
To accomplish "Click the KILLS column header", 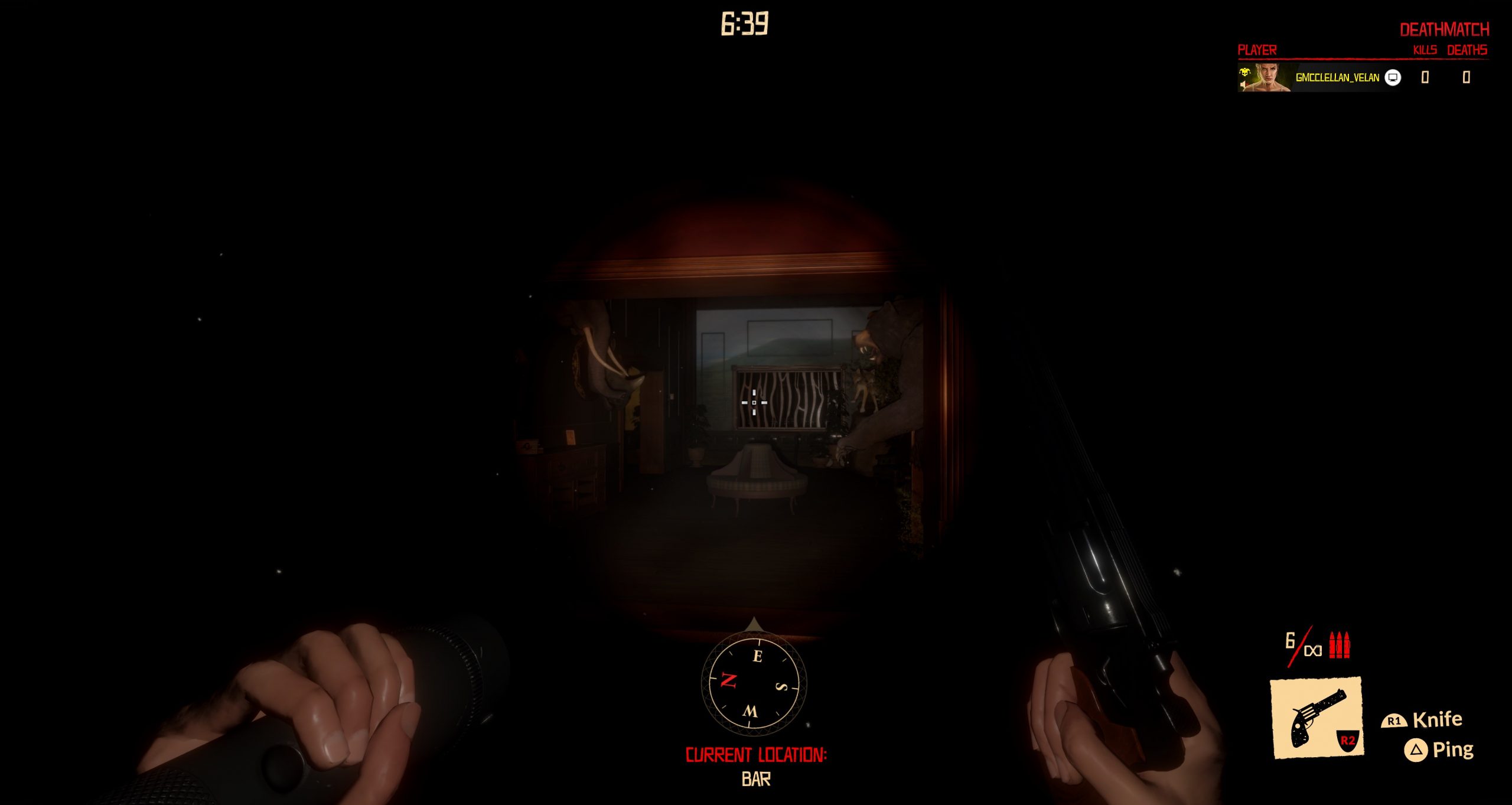I will [x=1427, y=52].
